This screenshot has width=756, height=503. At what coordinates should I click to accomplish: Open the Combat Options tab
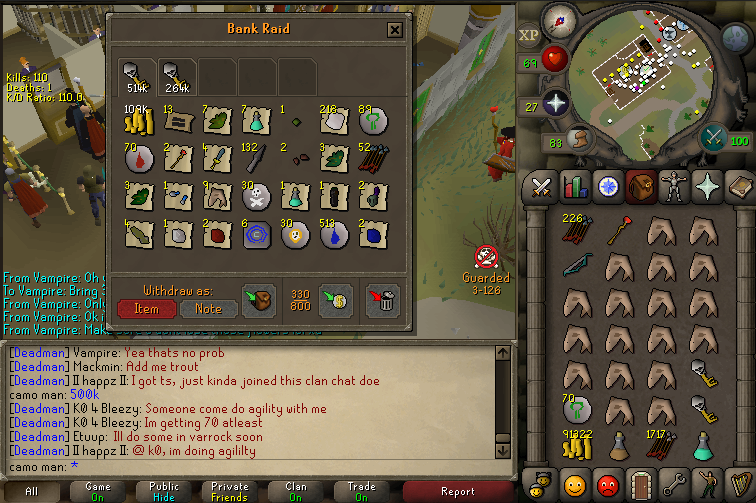pos(542,187)
